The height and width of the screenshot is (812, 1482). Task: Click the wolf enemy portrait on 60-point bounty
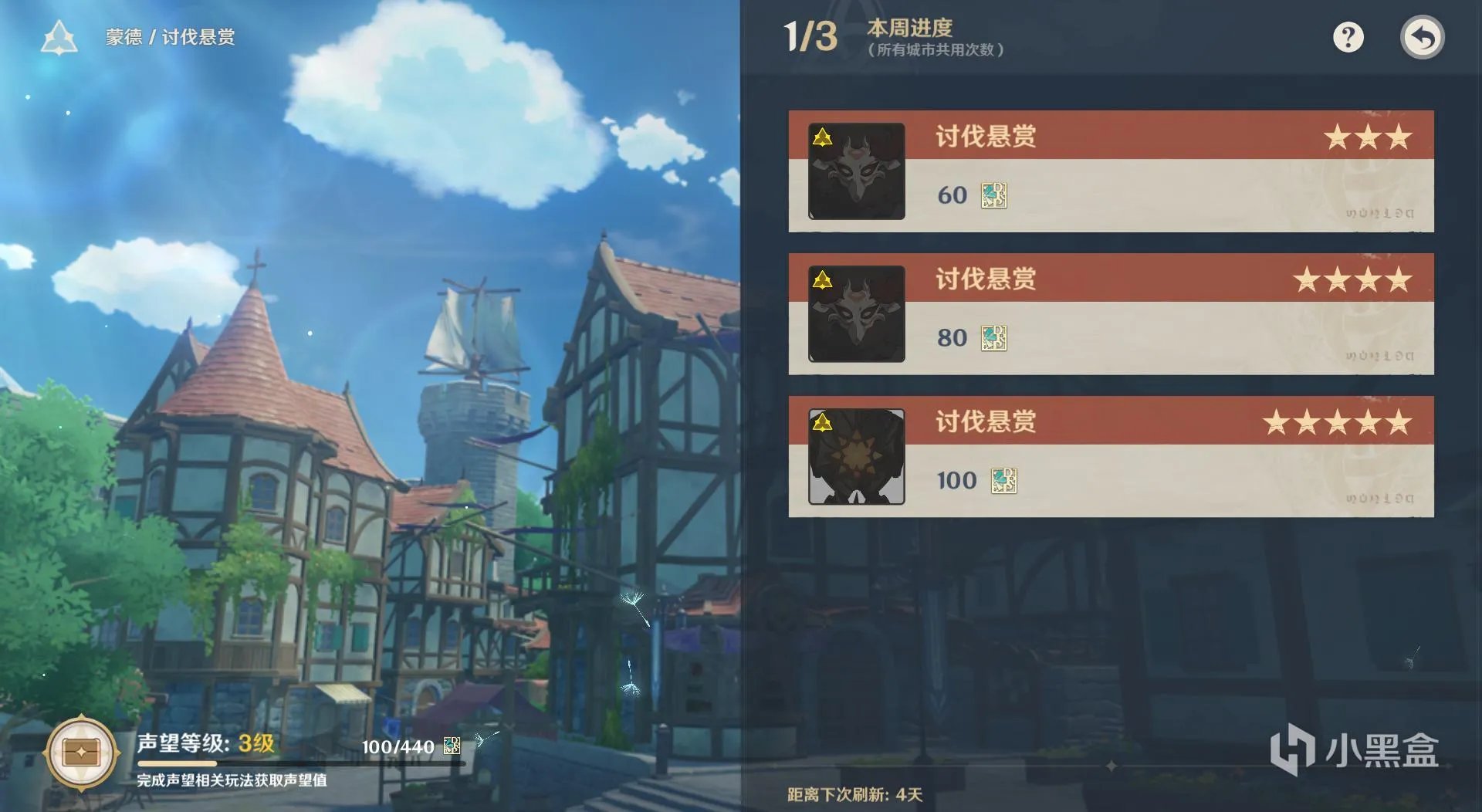coord(855,171)
